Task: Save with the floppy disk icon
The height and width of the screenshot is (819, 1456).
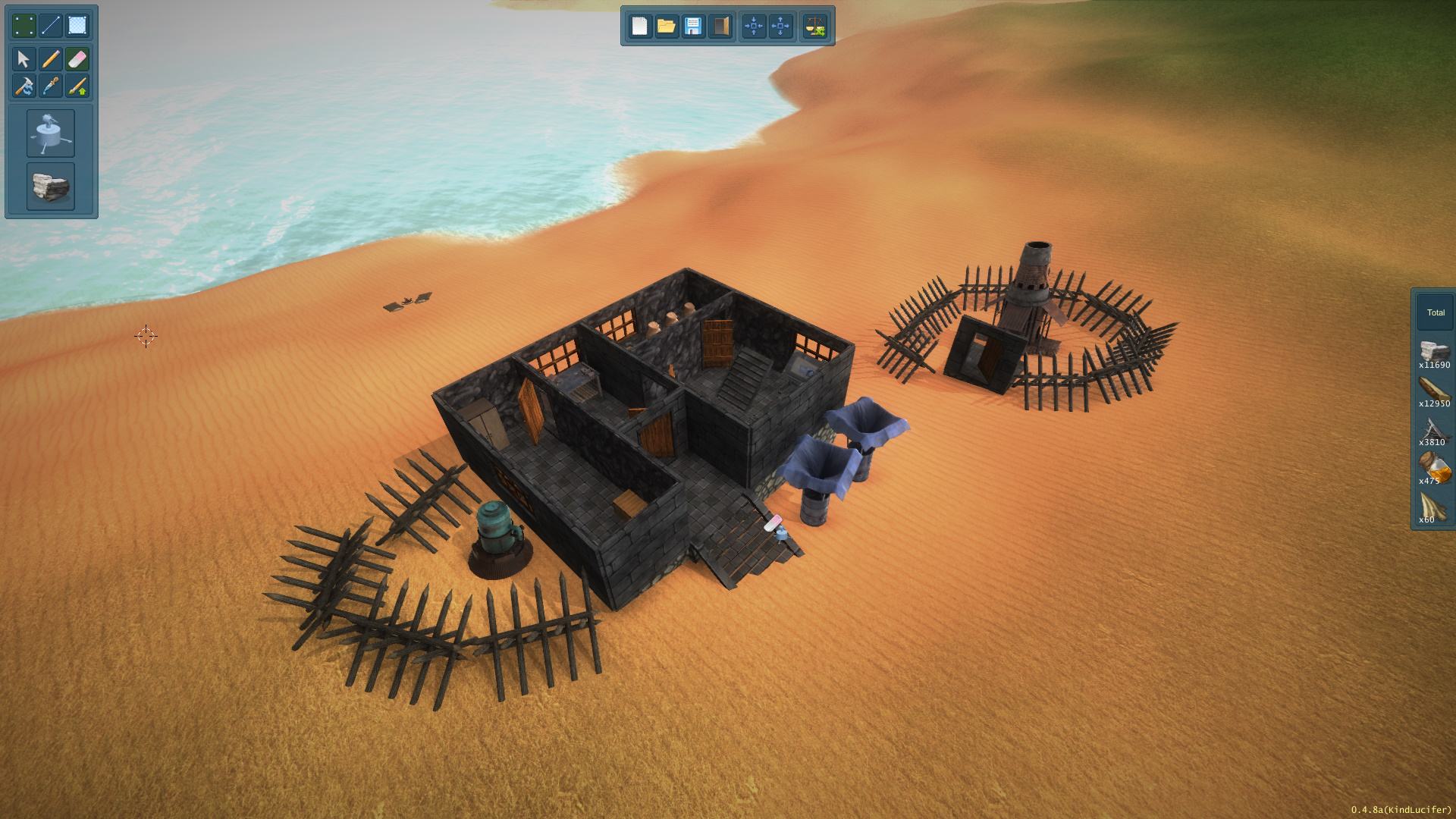Action: click(692, 27)
